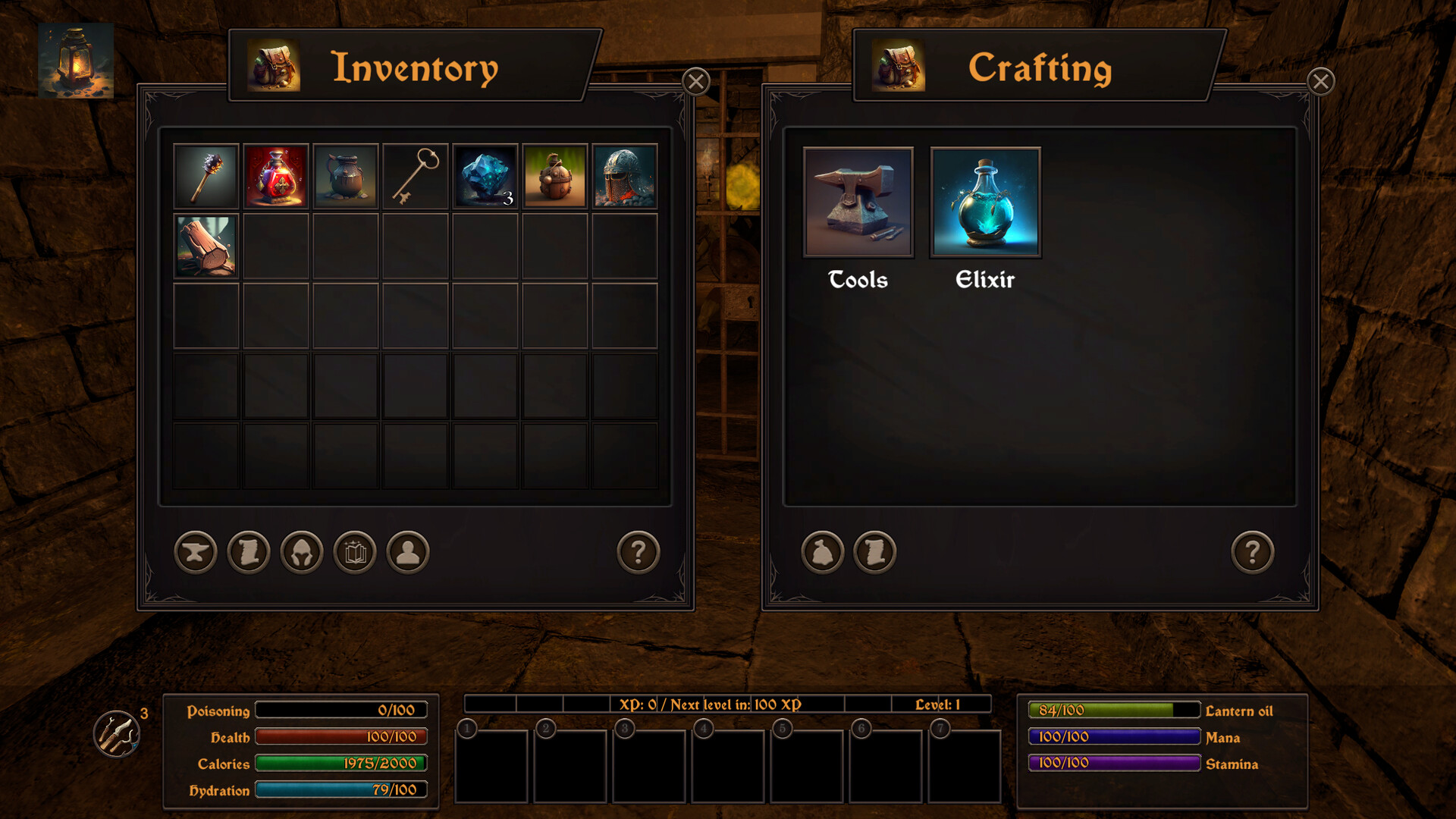Viewport: 1456px width, 819px height.
Task: Click the red potion bottle in inventory
Action: coord(276,177)
